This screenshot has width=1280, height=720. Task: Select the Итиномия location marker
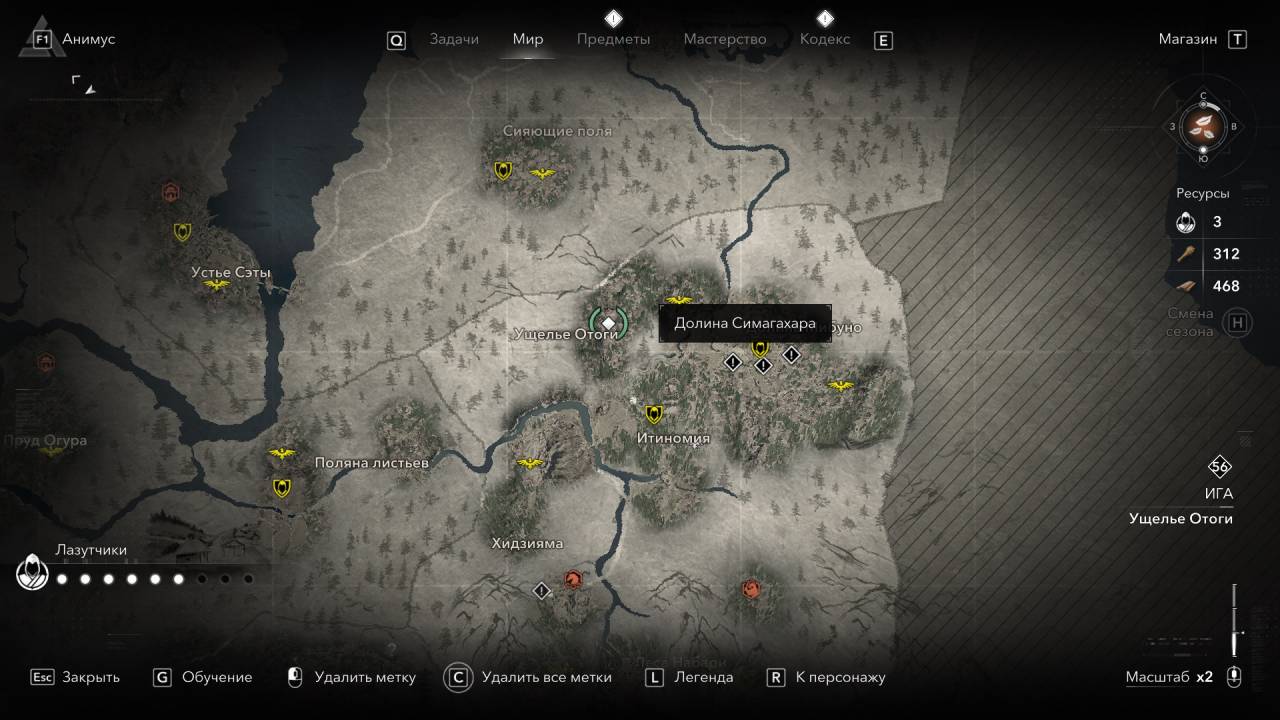(x=654, y=414)
